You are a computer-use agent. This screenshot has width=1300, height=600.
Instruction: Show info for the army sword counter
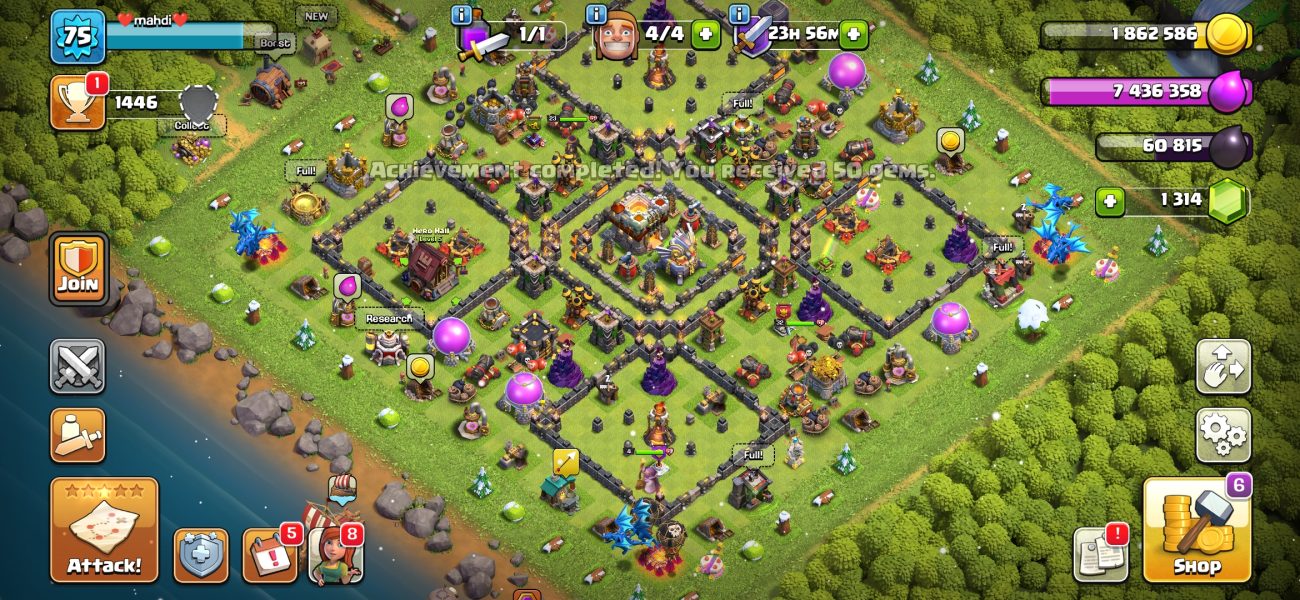click(461, 15)
